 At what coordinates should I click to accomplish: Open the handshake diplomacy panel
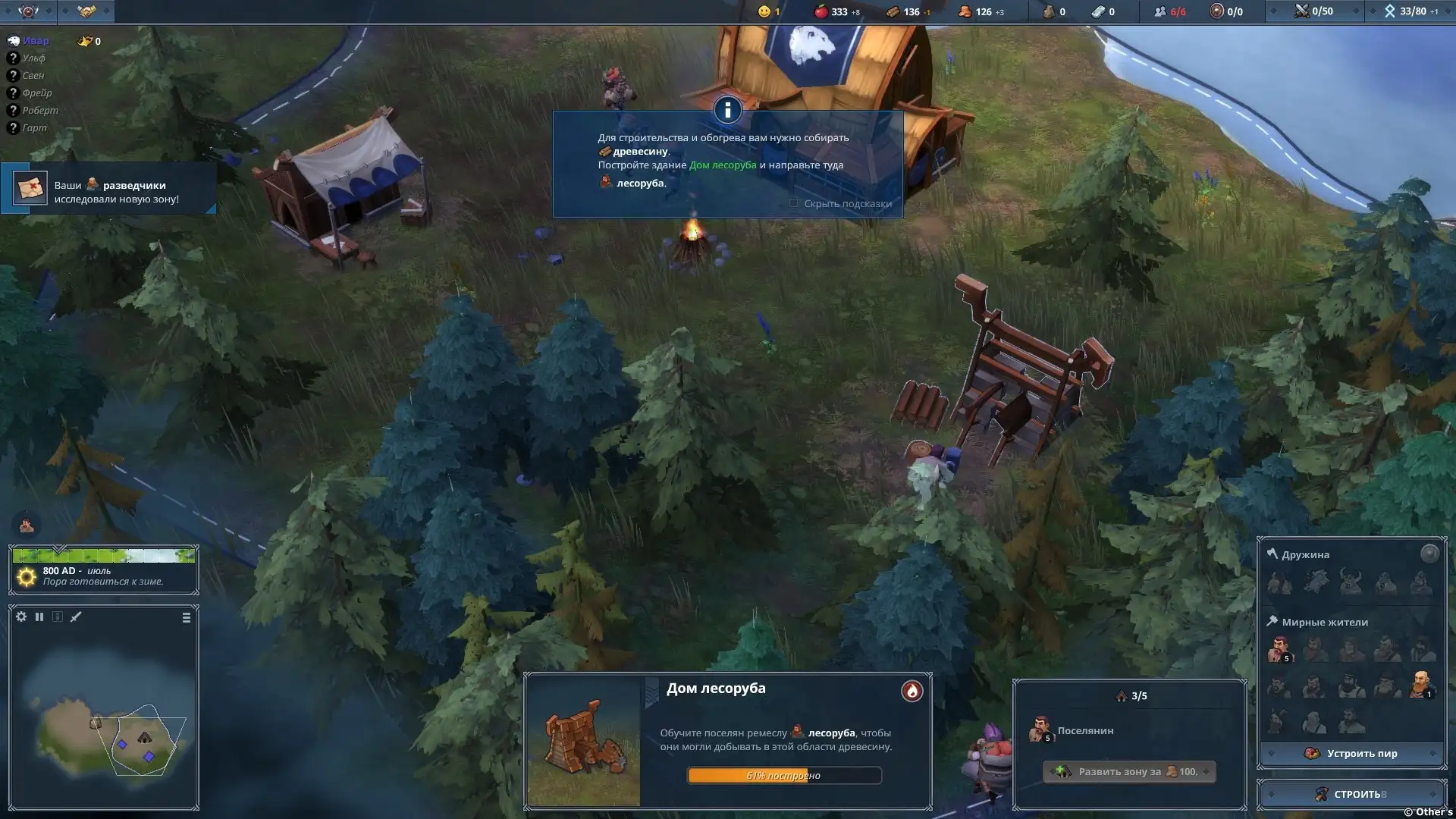pos(86,11)
